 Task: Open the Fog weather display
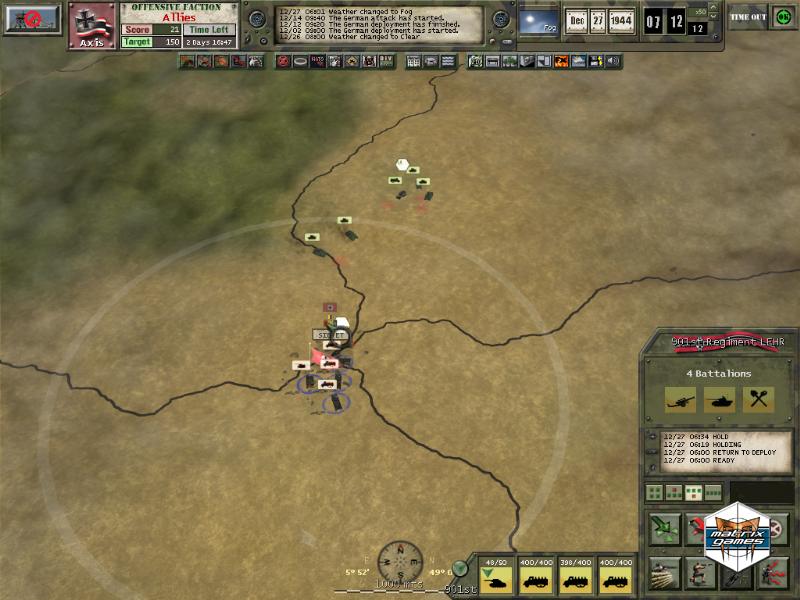click(x=538, y=20)
